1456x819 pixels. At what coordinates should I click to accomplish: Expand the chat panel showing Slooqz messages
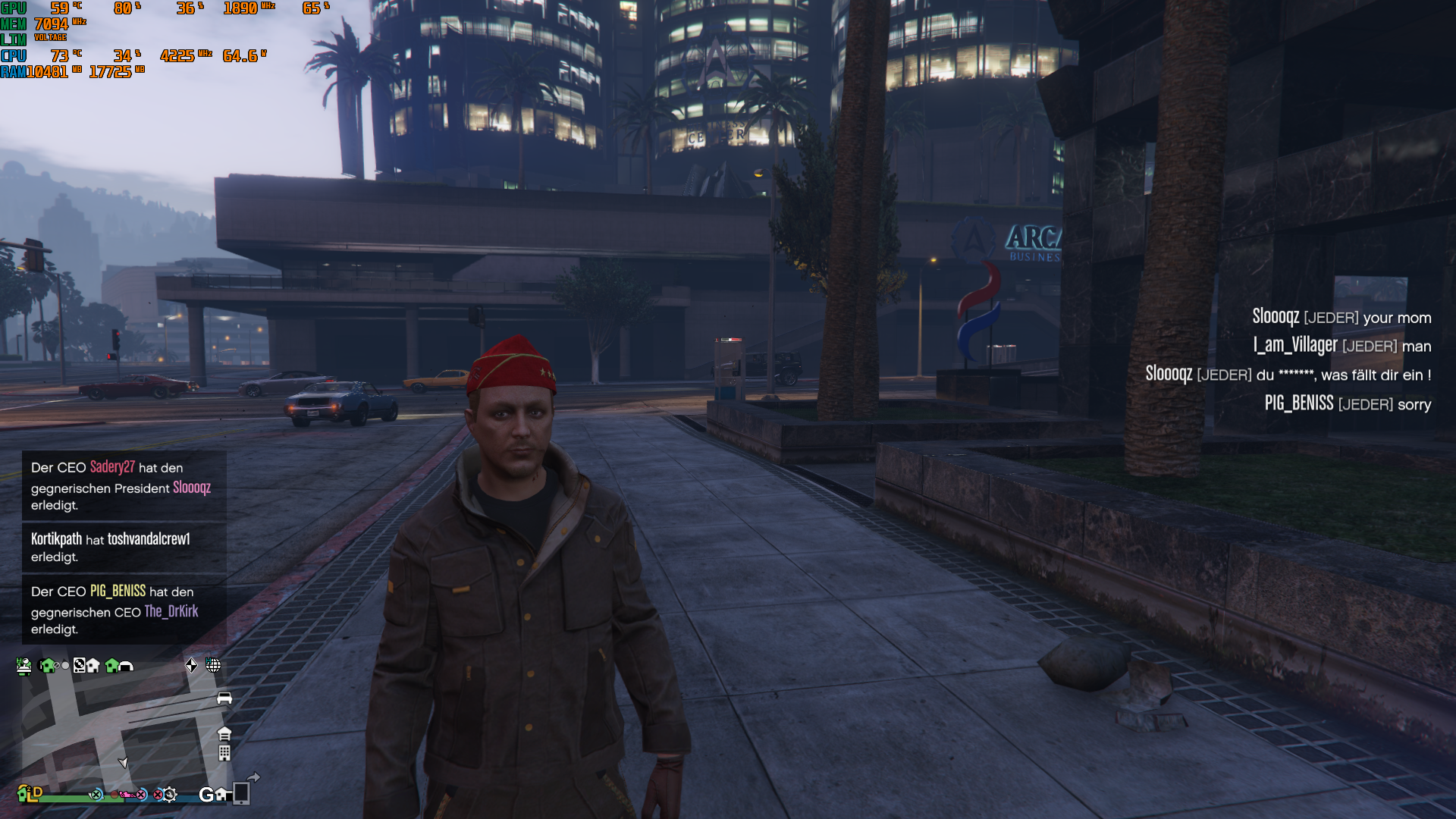pyautogui.click(x=1289, y=360)
